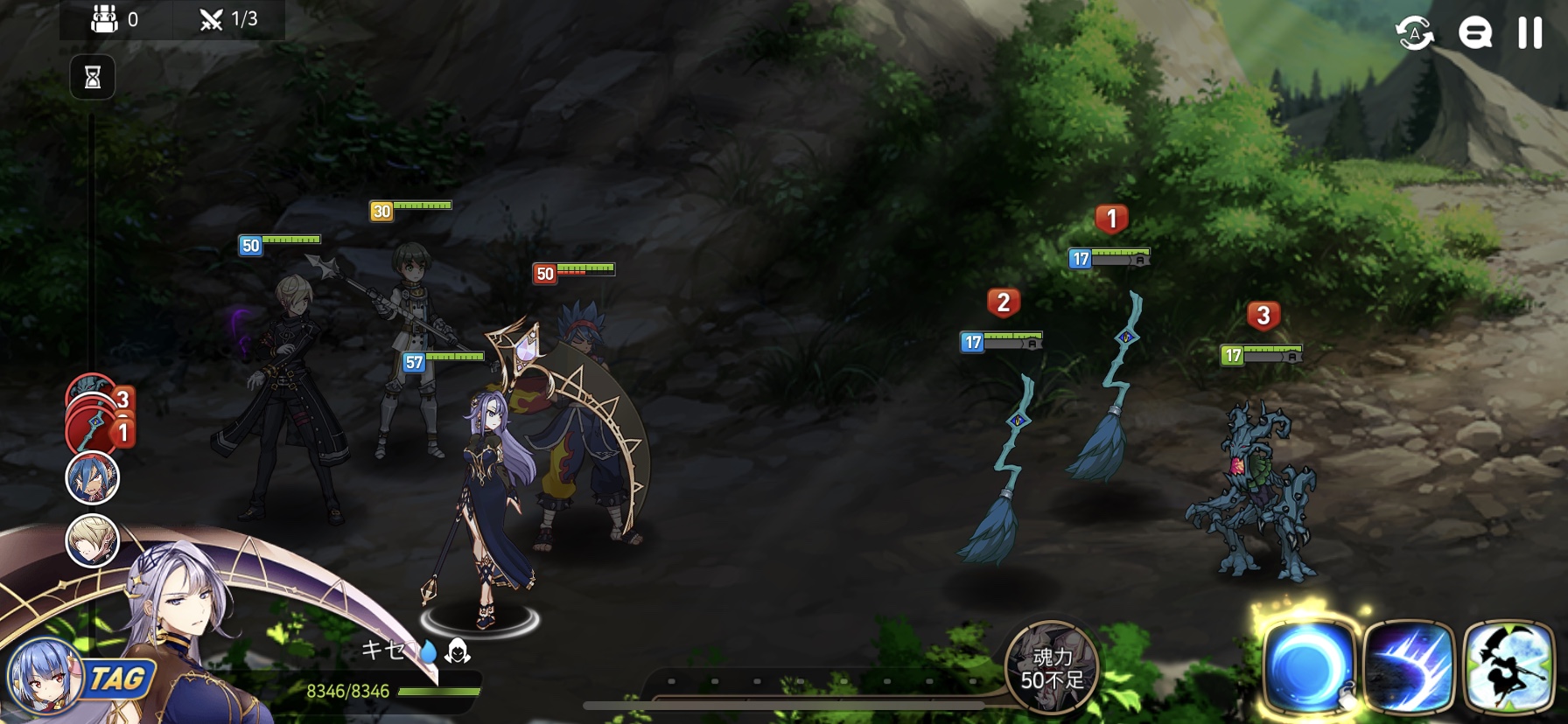The width and height of the screenshot is (1568, 724).
Task: Select the blue-haired hero turn portrait
Action: pyautogui.click(x=93, y=478)
